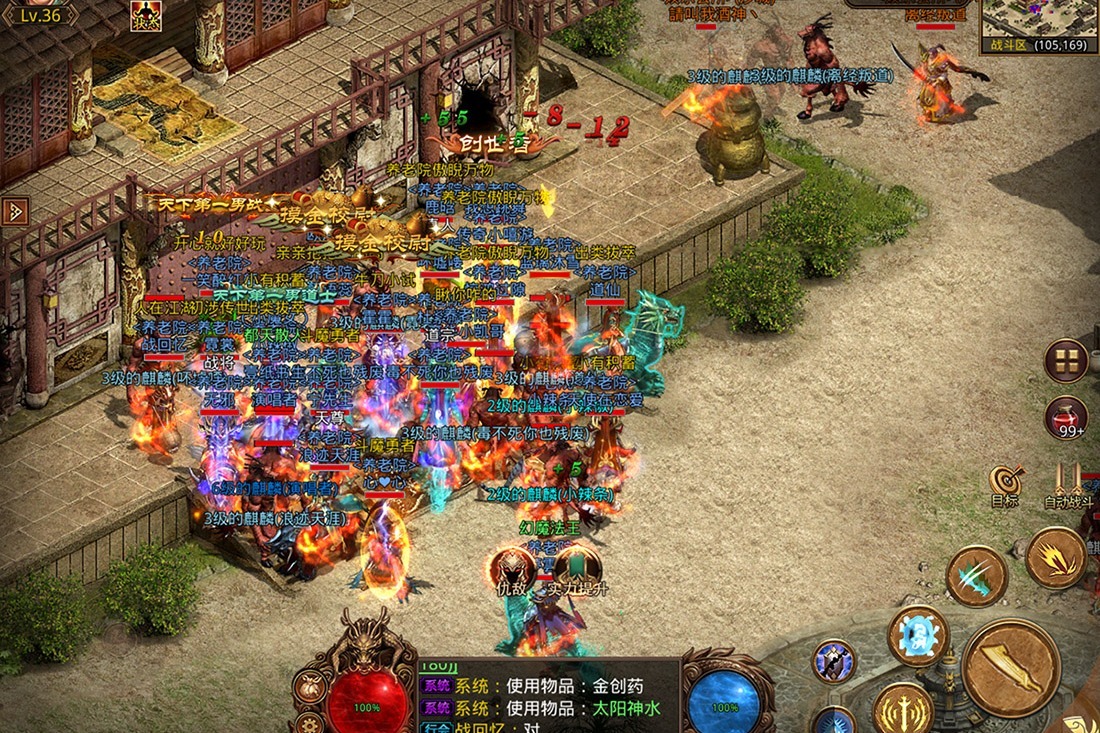Image resolution: width=1100 pixels, height=733 pixels.
Task: Open the 实力提升 power-up icon
Action: (x=578, y=569)
